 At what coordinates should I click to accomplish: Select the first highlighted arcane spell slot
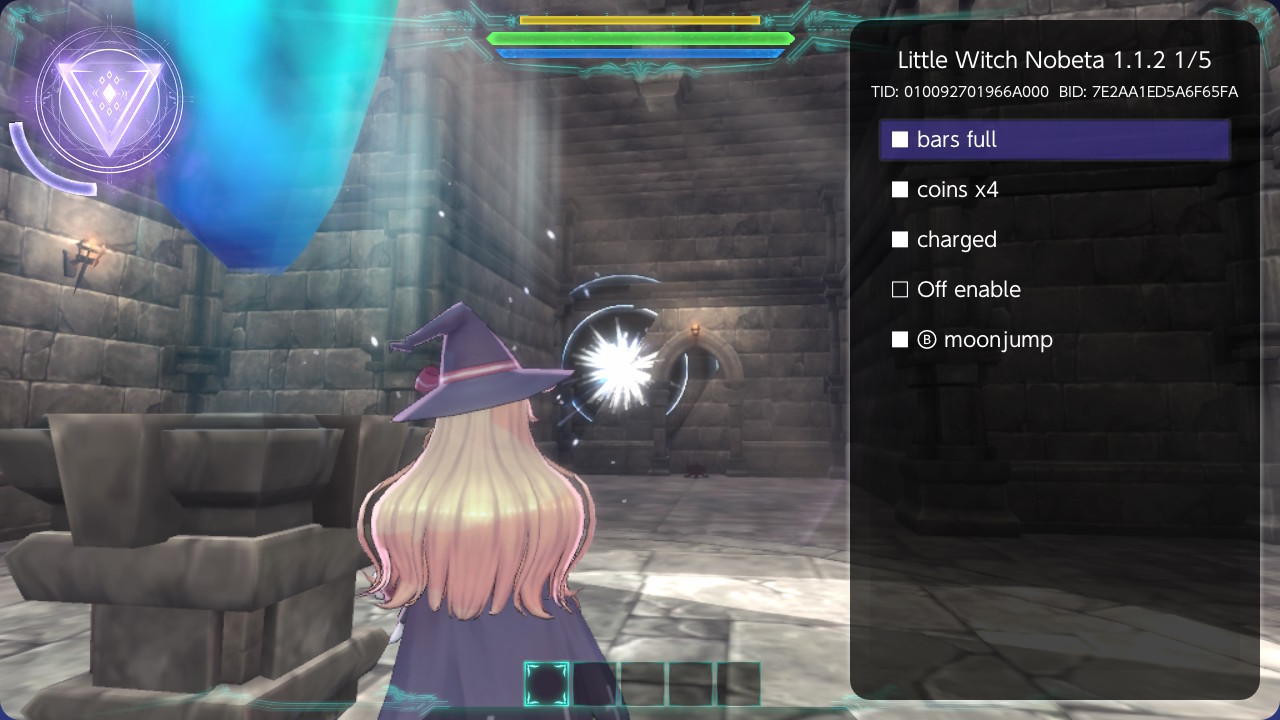(547, 684)
